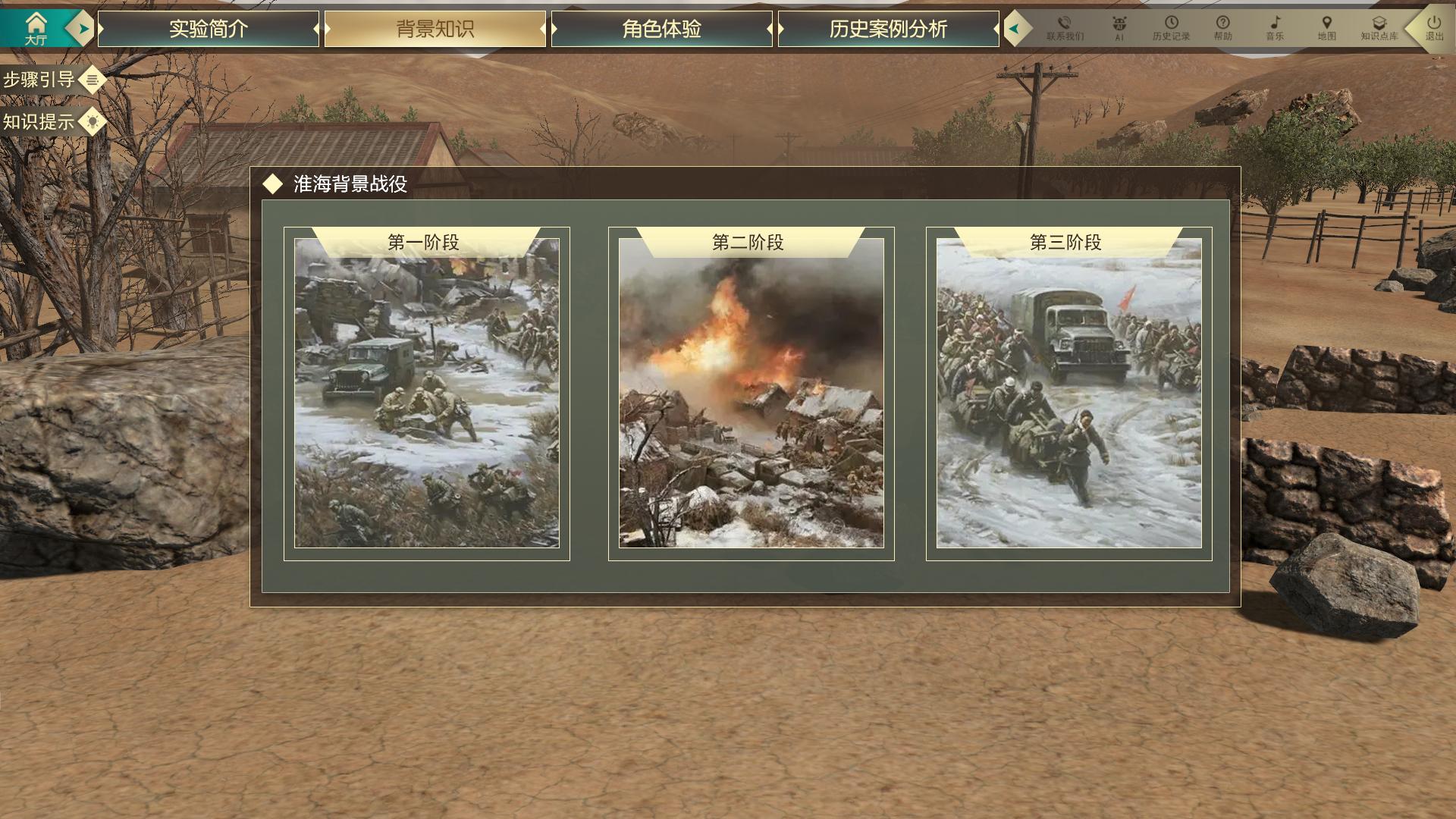View the 第三阶段 battle stage card
Image resolution: width=1456 pixels, height=819 pixels.
tap(1068, 393)
